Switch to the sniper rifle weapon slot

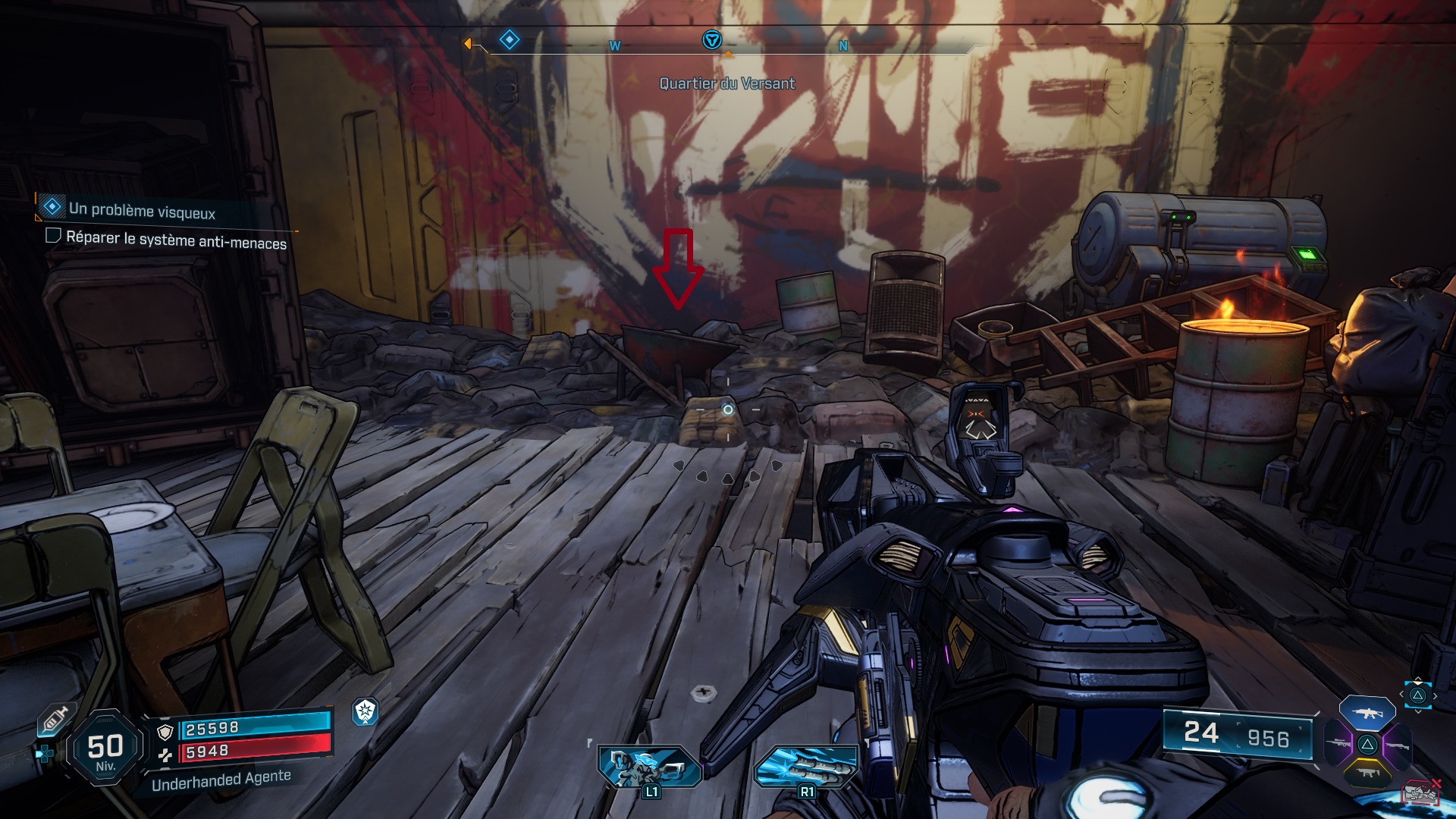point(1339,744)
